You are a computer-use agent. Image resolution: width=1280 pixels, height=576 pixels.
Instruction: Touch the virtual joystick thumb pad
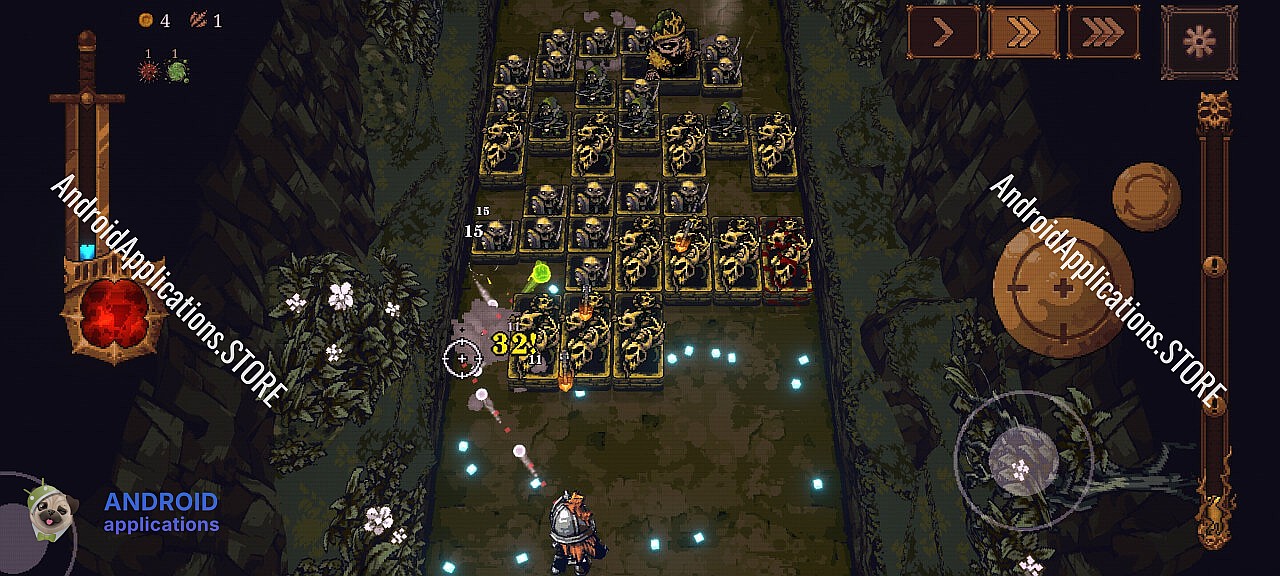tap(1023, 459)
